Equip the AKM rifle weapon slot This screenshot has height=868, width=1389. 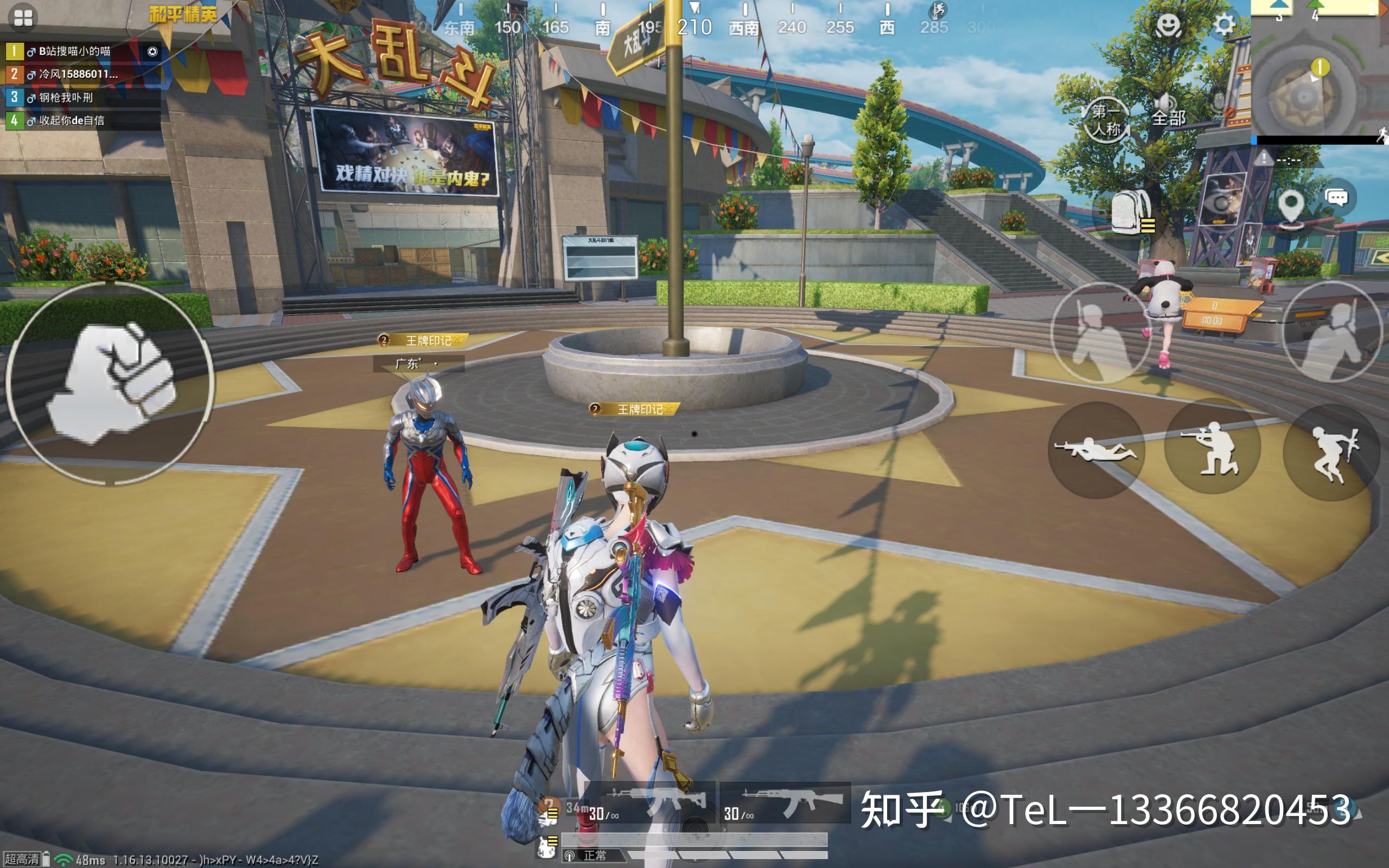(x=785, y=802)
